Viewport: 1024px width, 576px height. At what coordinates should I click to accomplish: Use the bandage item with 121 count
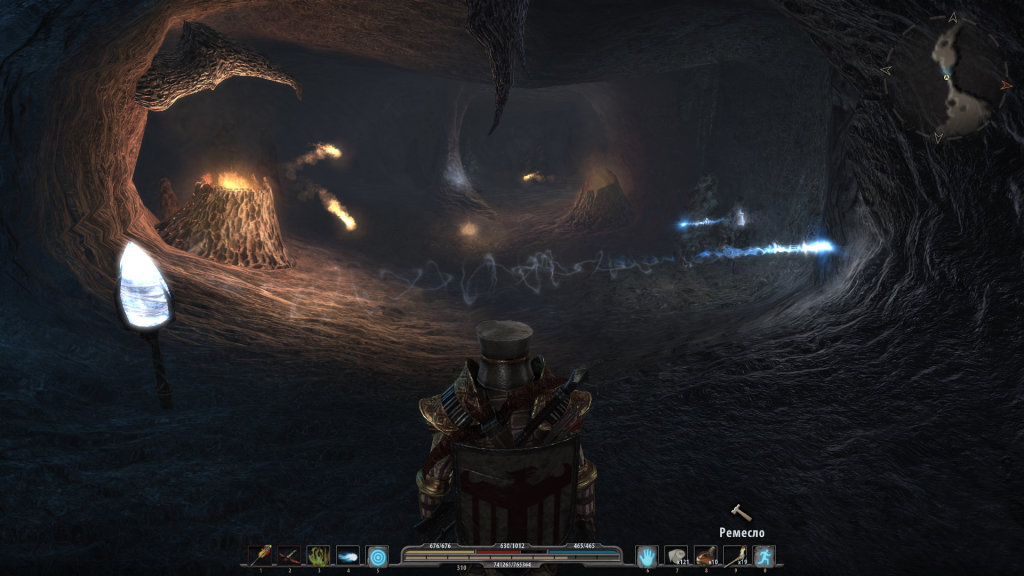click(x=677, y=555)
